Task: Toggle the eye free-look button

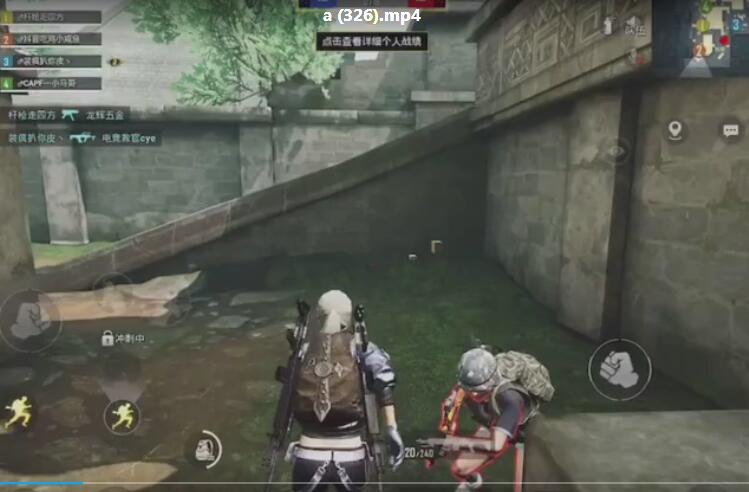Action: tap(618, 152)
